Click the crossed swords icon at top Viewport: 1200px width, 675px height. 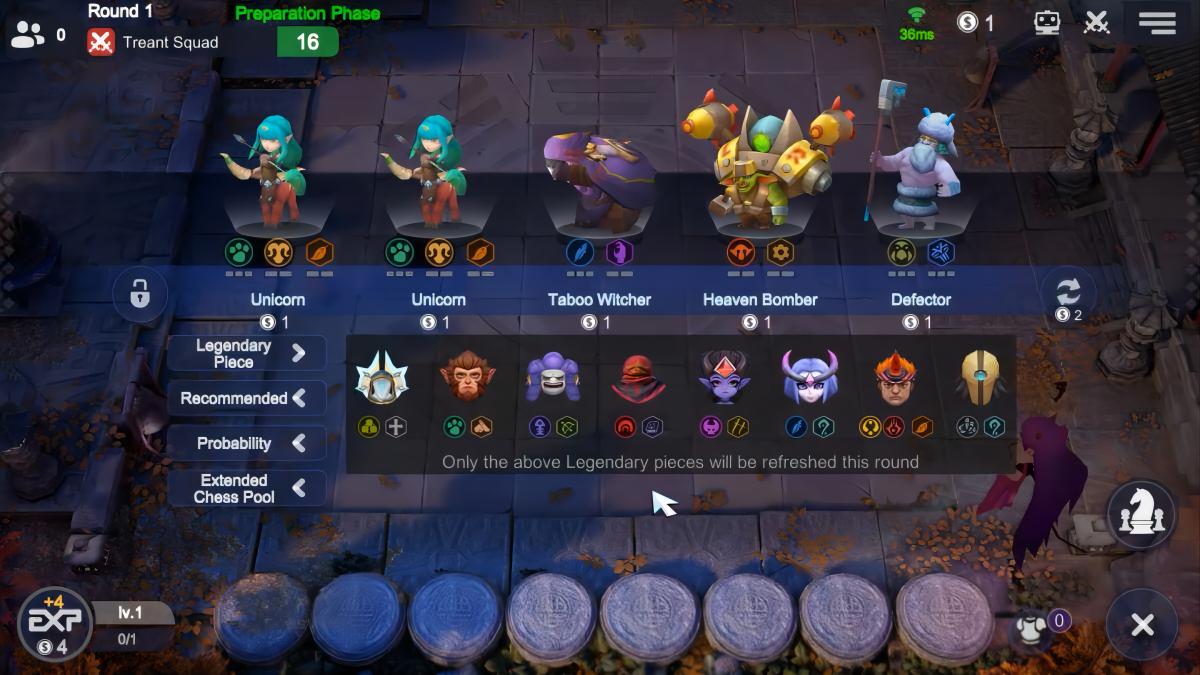[x=1097, y=22]
